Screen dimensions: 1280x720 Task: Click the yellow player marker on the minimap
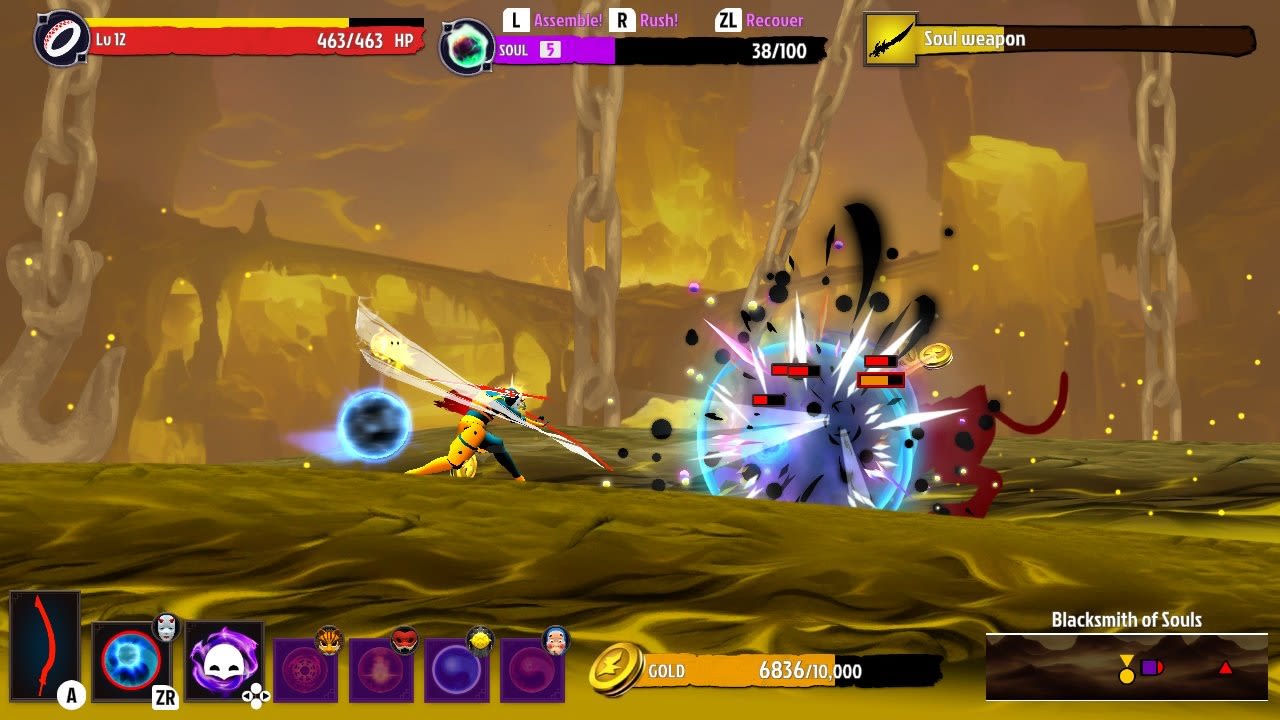point(1126,670)
